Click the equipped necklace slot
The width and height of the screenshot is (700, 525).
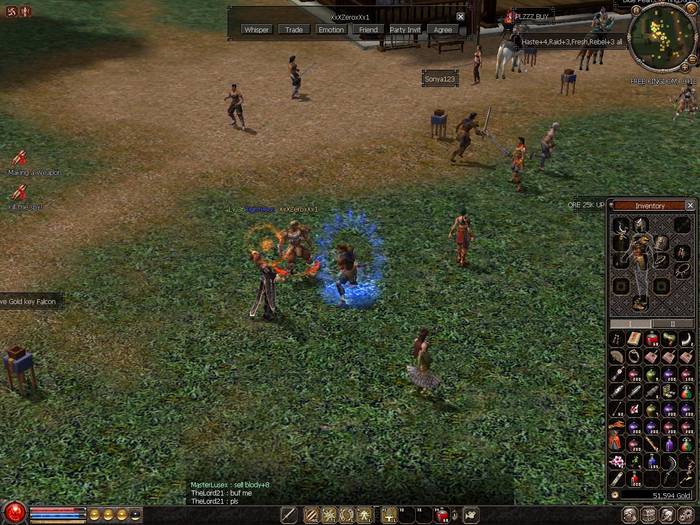[x=620, y=225]
